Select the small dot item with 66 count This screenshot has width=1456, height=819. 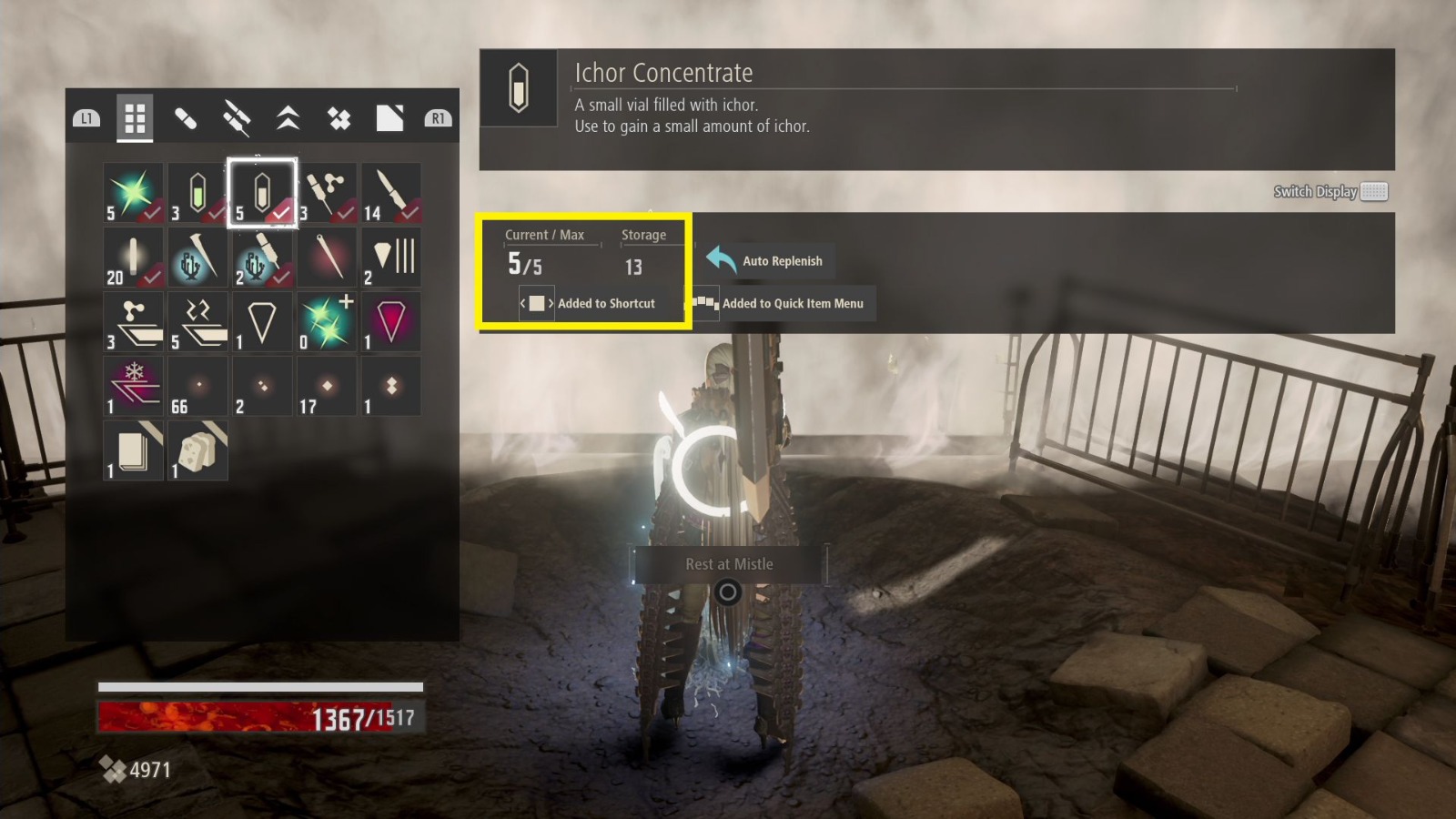point(197,386)
